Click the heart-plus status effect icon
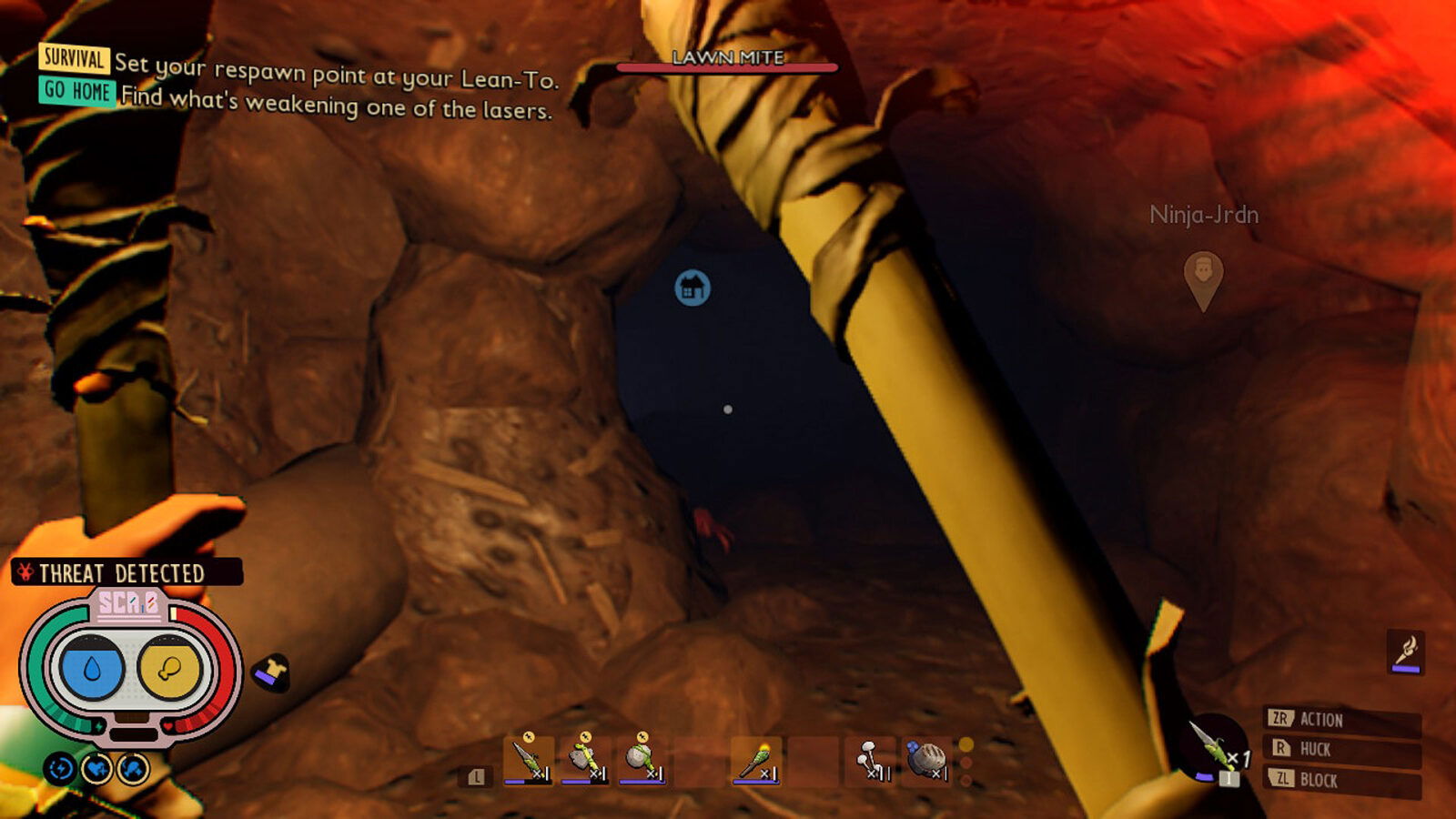Image resolution: width=1456 pixels, height=819 pixels. [96, 770]
